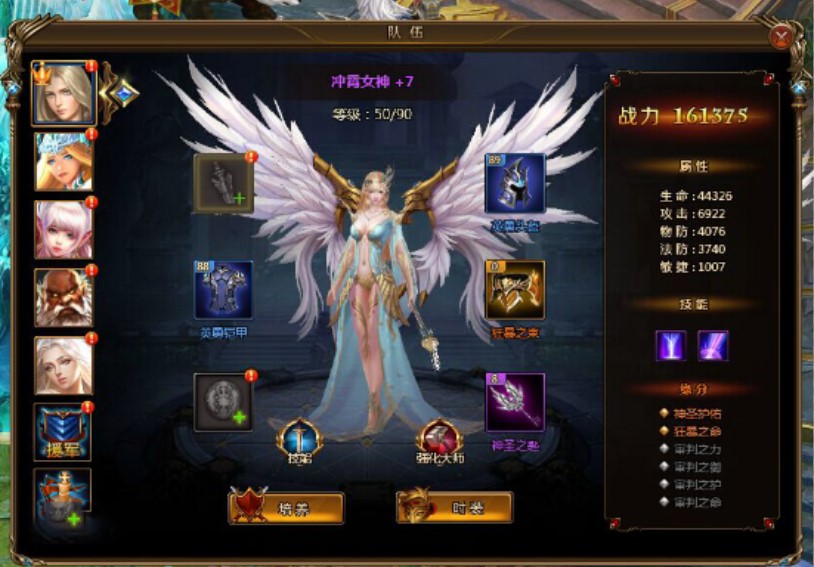This screenshot has height=567, width=814.
Task: Open the 狂暴之束 golden equipment slot
Action: tap(515, 290)
